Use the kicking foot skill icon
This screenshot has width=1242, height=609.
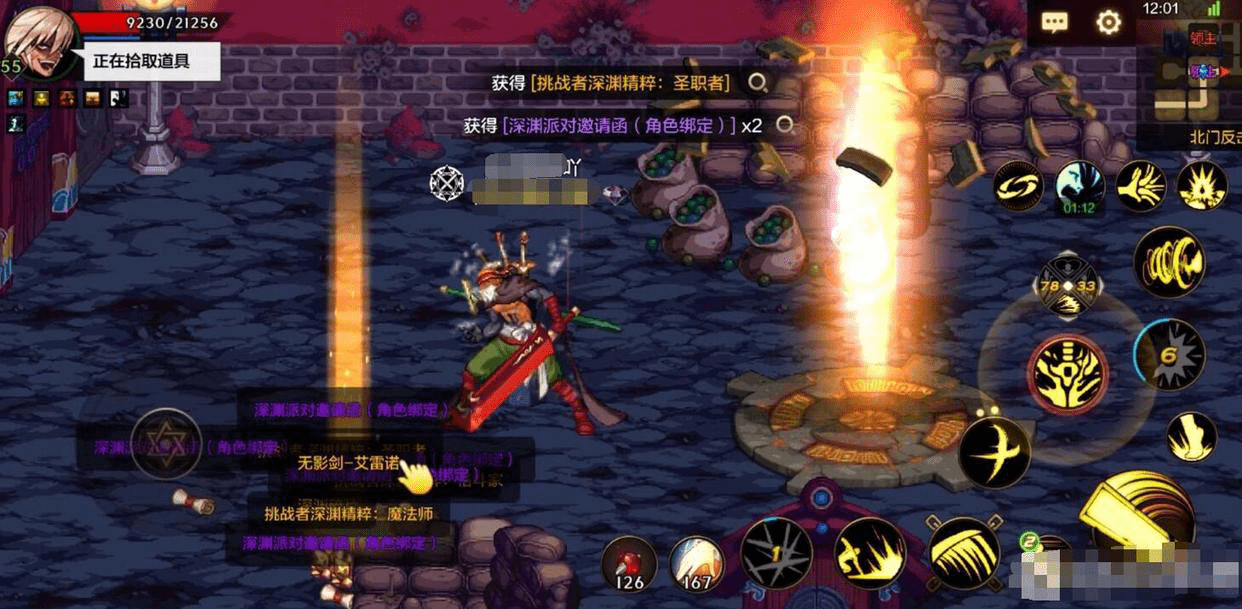1191,437
